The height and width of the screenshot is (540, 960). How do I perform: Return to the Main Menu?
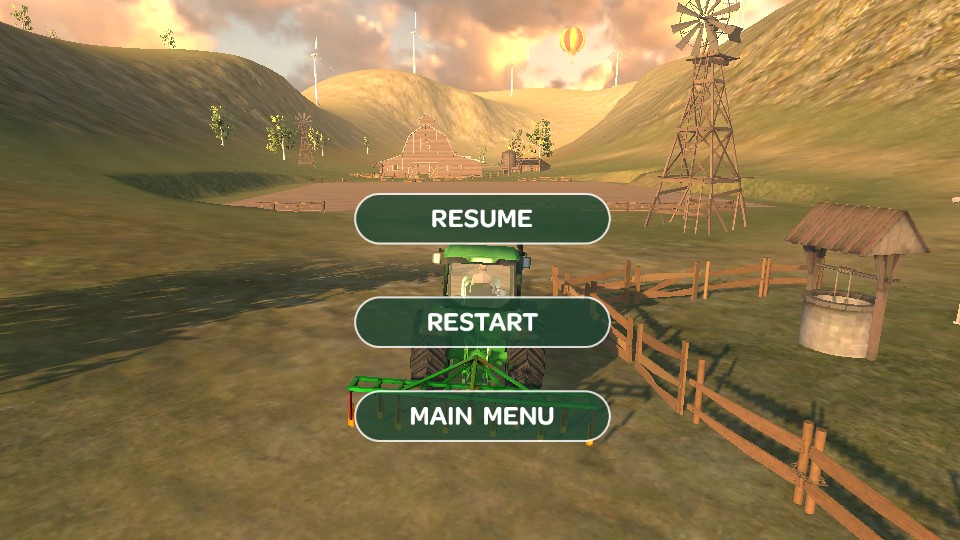[x=482, y=416]
